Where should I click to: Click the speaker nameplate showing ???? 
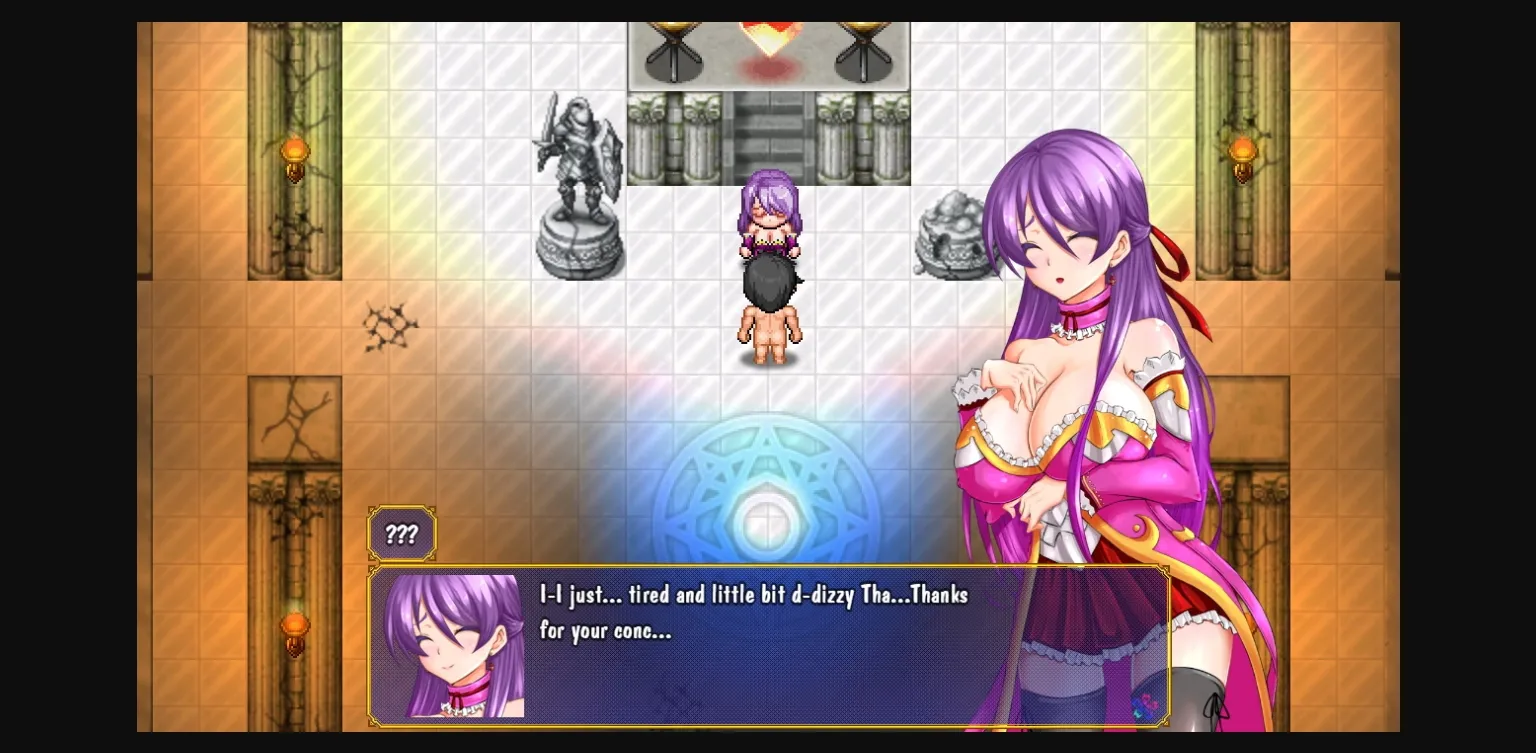[401, 534]
